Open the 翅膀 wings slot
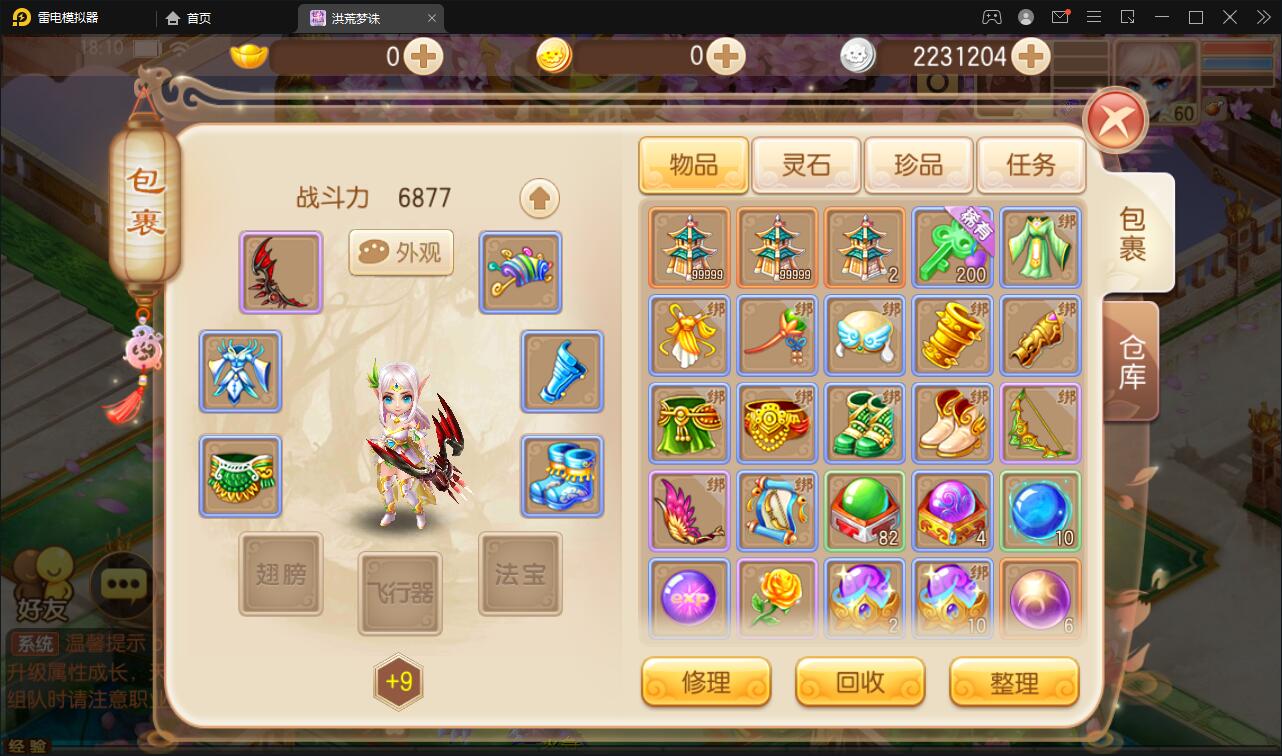 pos(280,573)
